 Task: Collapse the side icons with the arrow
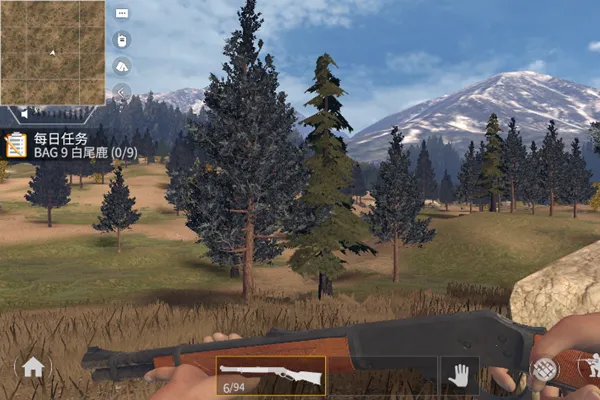coord(122,92)
